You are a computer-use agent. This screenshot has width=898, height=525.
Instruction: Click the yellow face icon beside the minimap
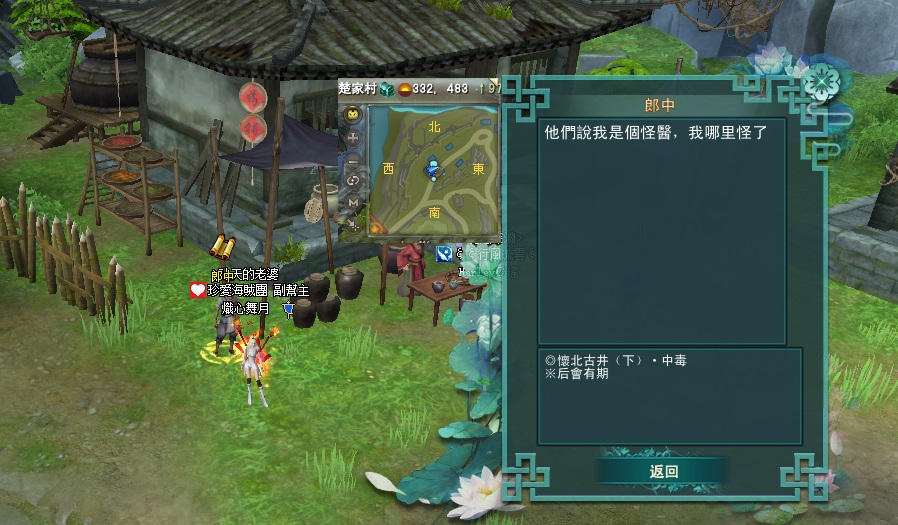[353, 114]
